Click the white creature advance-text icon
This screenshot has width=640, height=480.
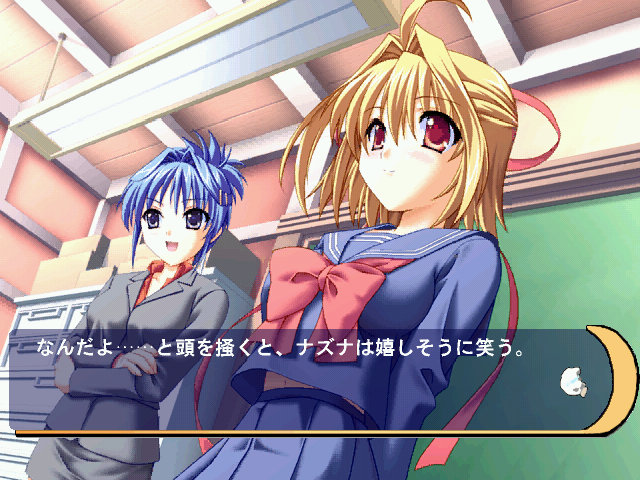(x=573, y=381)
